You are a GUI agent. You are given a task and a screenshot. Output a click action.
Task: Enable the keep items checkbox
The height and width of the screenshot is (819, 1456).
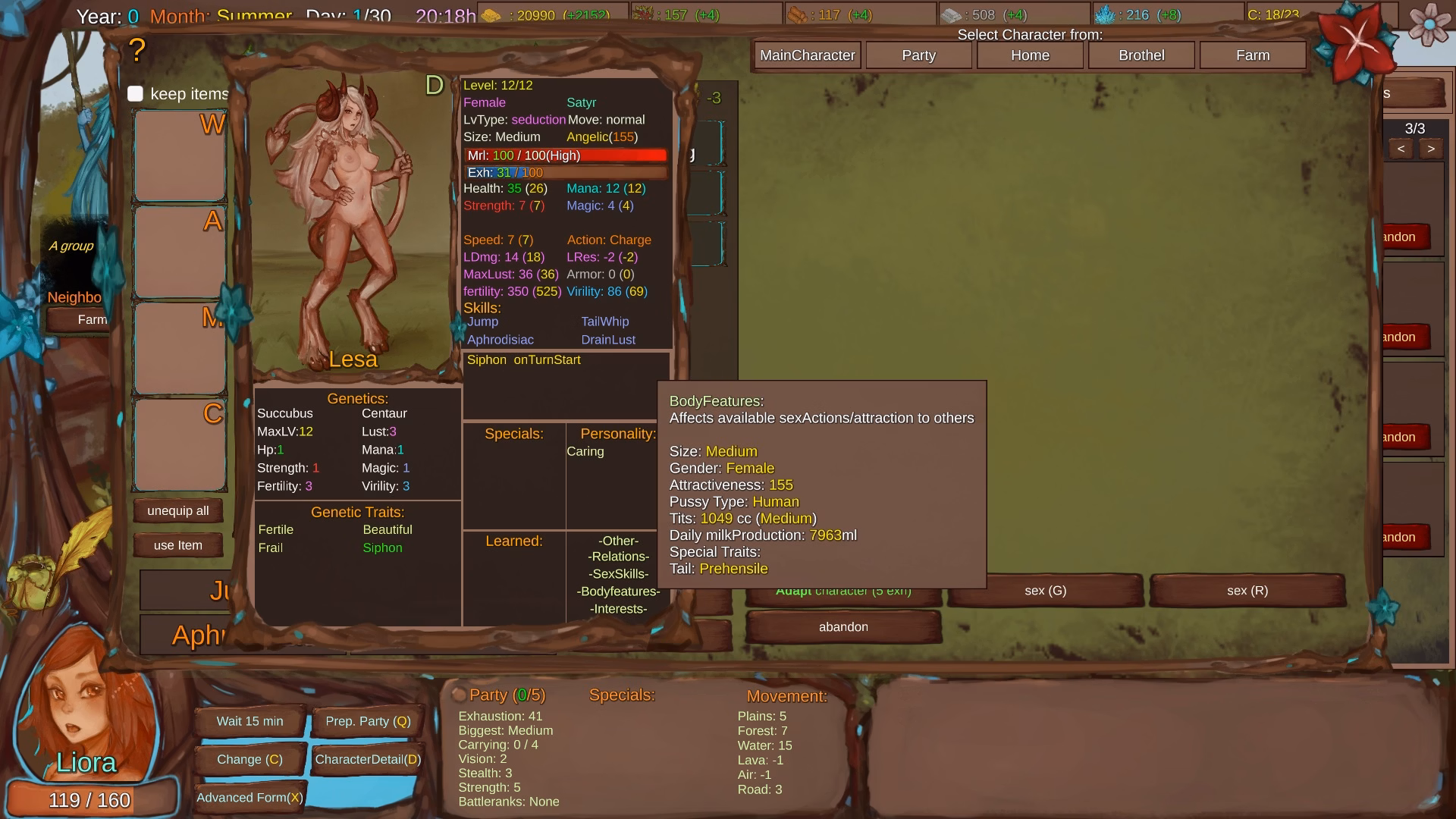135,94
